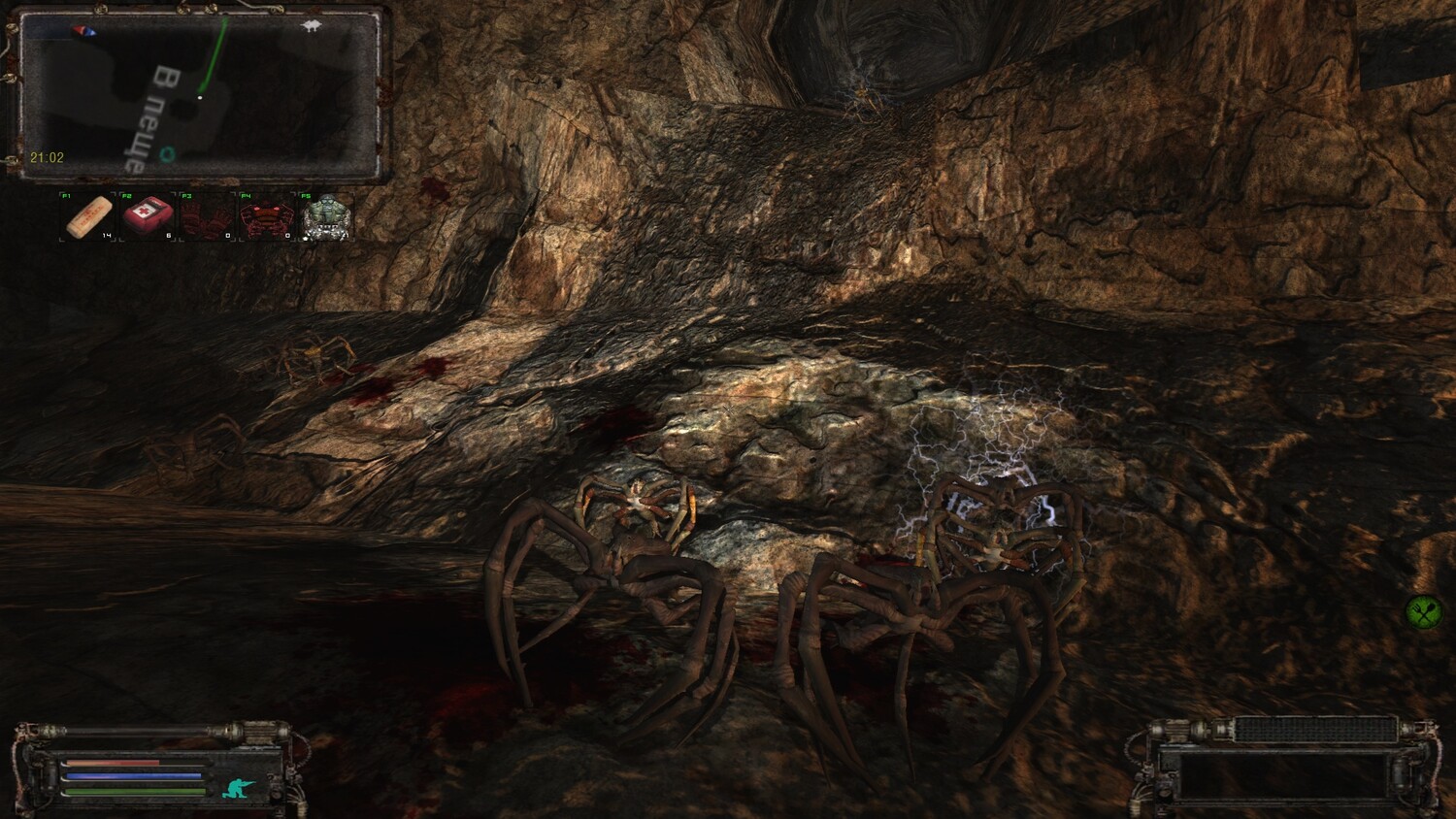The height and width of the screenshot is (819, 1456).
Task: Click the cave minimap
Action: point(199,95)
